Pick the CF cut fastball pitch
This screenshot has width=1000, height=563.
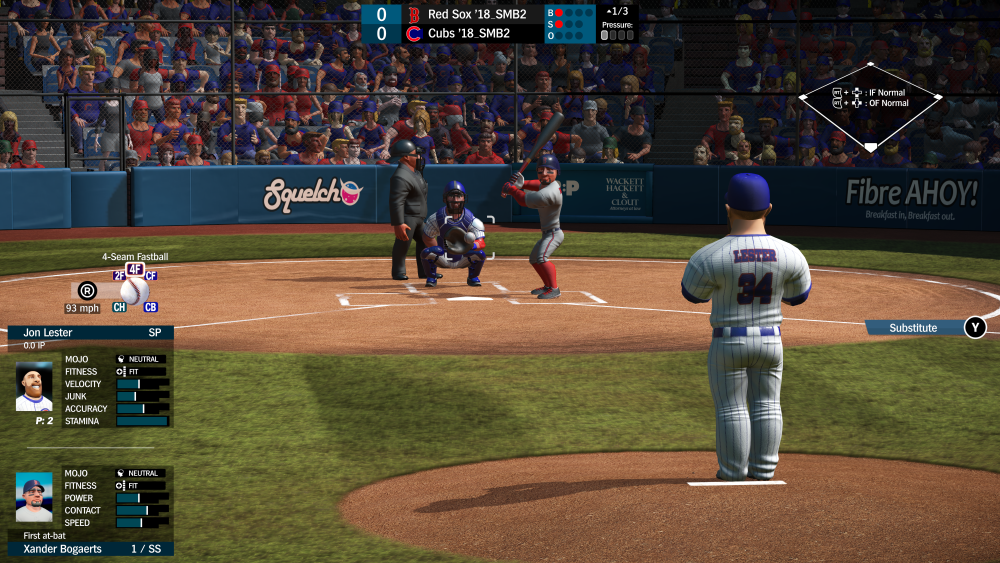coord(151,276)
